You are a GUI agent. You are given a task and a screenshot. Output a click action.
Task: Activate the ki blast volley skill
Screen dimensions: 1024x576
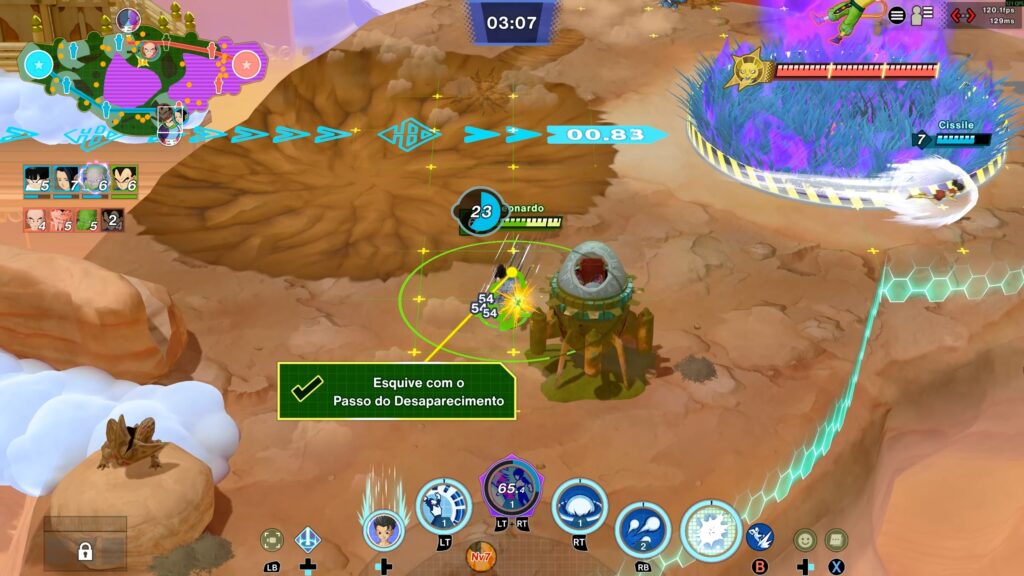(x=642, y=528)
